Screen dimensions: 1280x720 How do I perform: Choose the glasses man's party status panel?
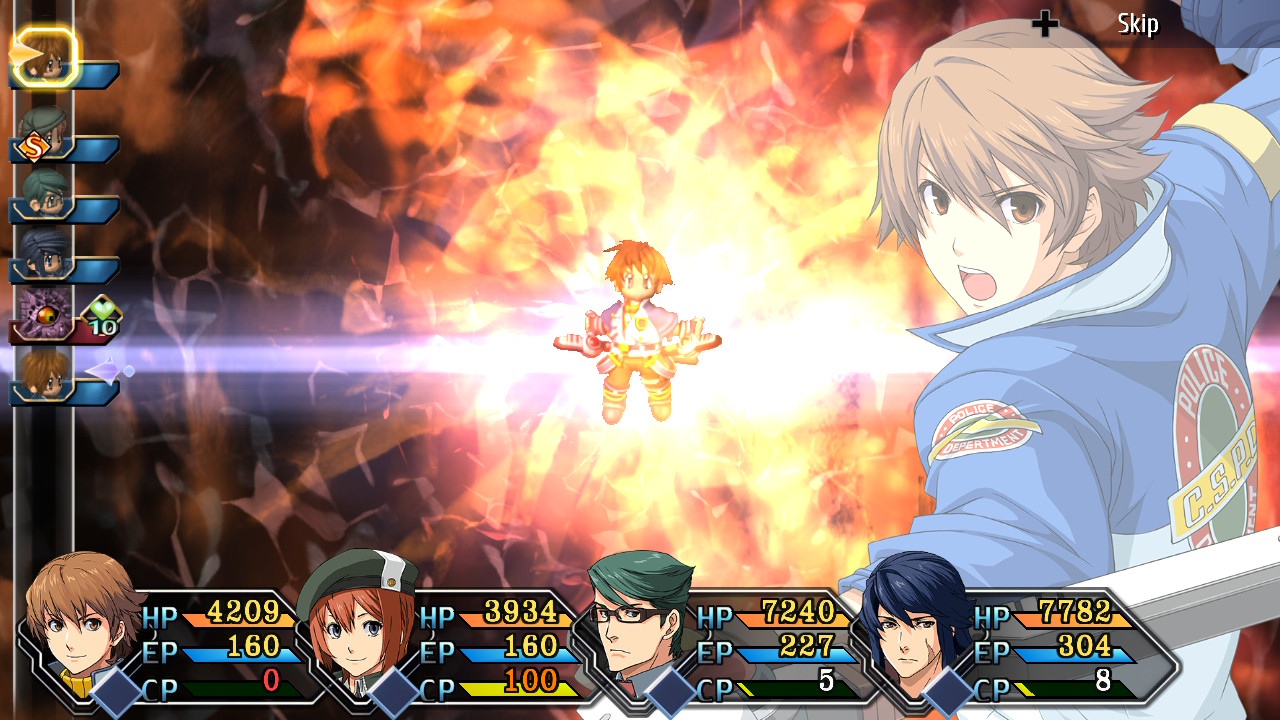pos(720,645)
